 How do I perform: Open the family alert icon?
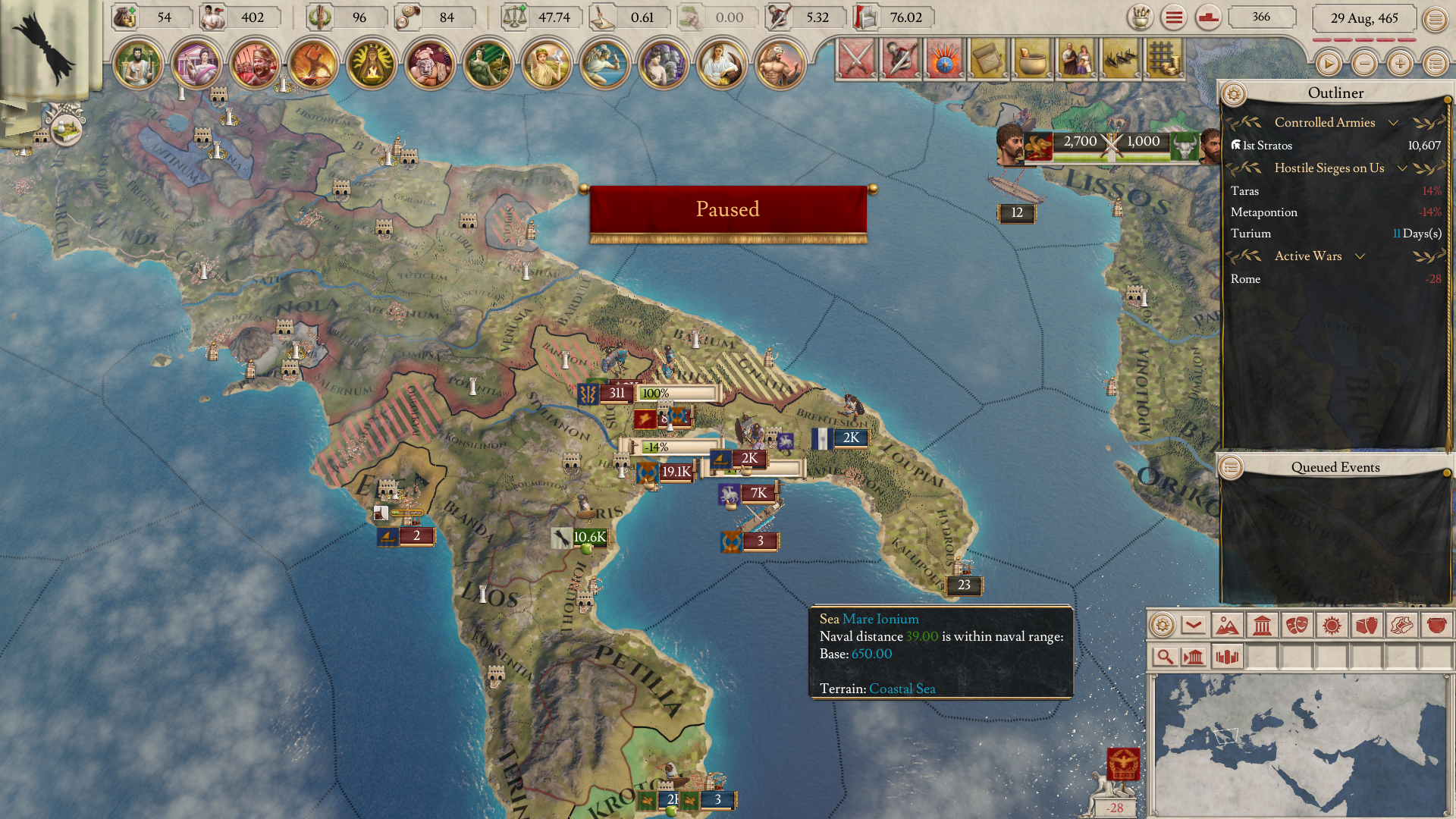[1076, 59]
